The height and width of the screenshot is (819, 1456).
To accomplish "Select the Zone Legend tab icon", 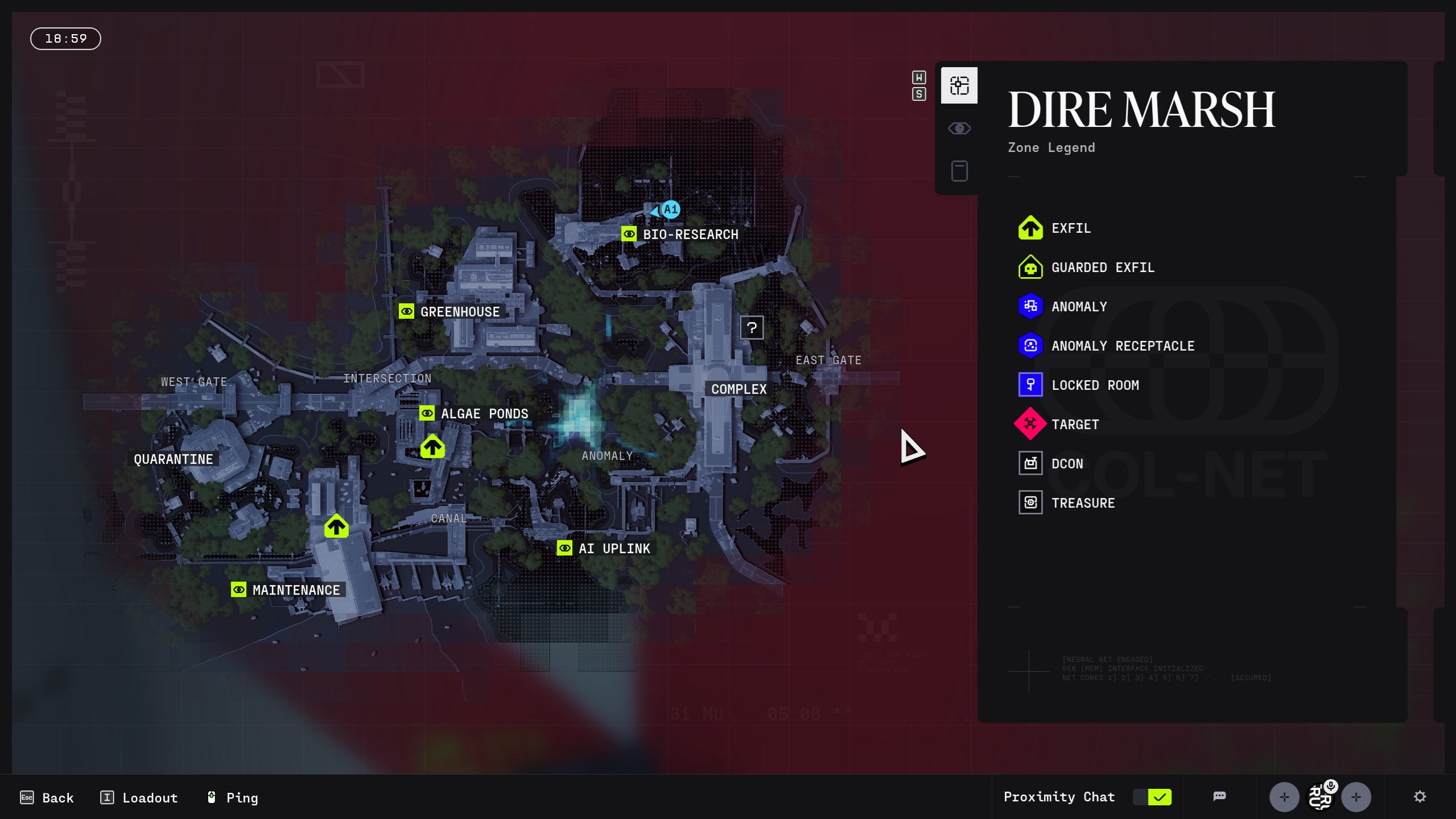I will click(x=959, y=86).
